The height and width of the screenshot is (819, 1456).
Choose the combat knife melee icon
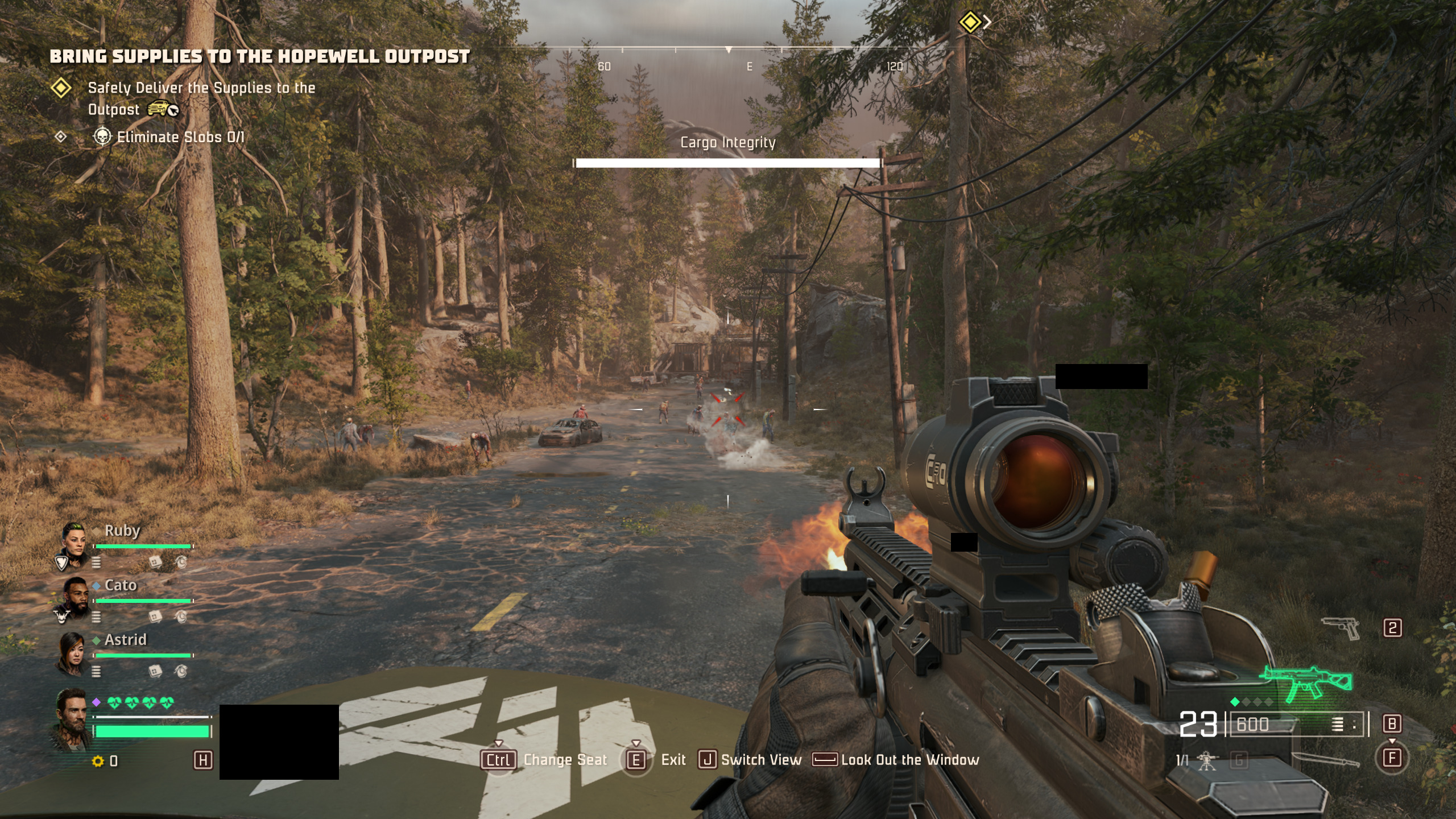coord(1325,760)
